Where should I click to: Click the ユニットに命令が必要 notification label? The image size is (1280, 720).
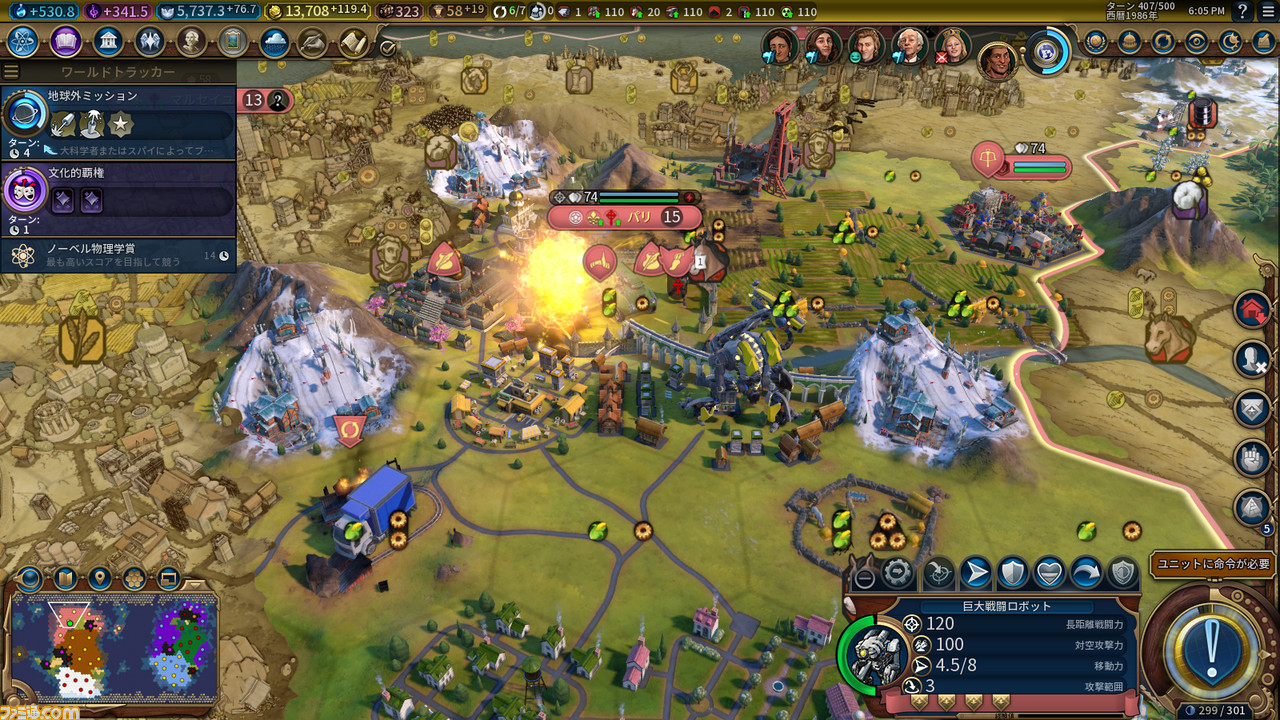tap(1213, 564)
